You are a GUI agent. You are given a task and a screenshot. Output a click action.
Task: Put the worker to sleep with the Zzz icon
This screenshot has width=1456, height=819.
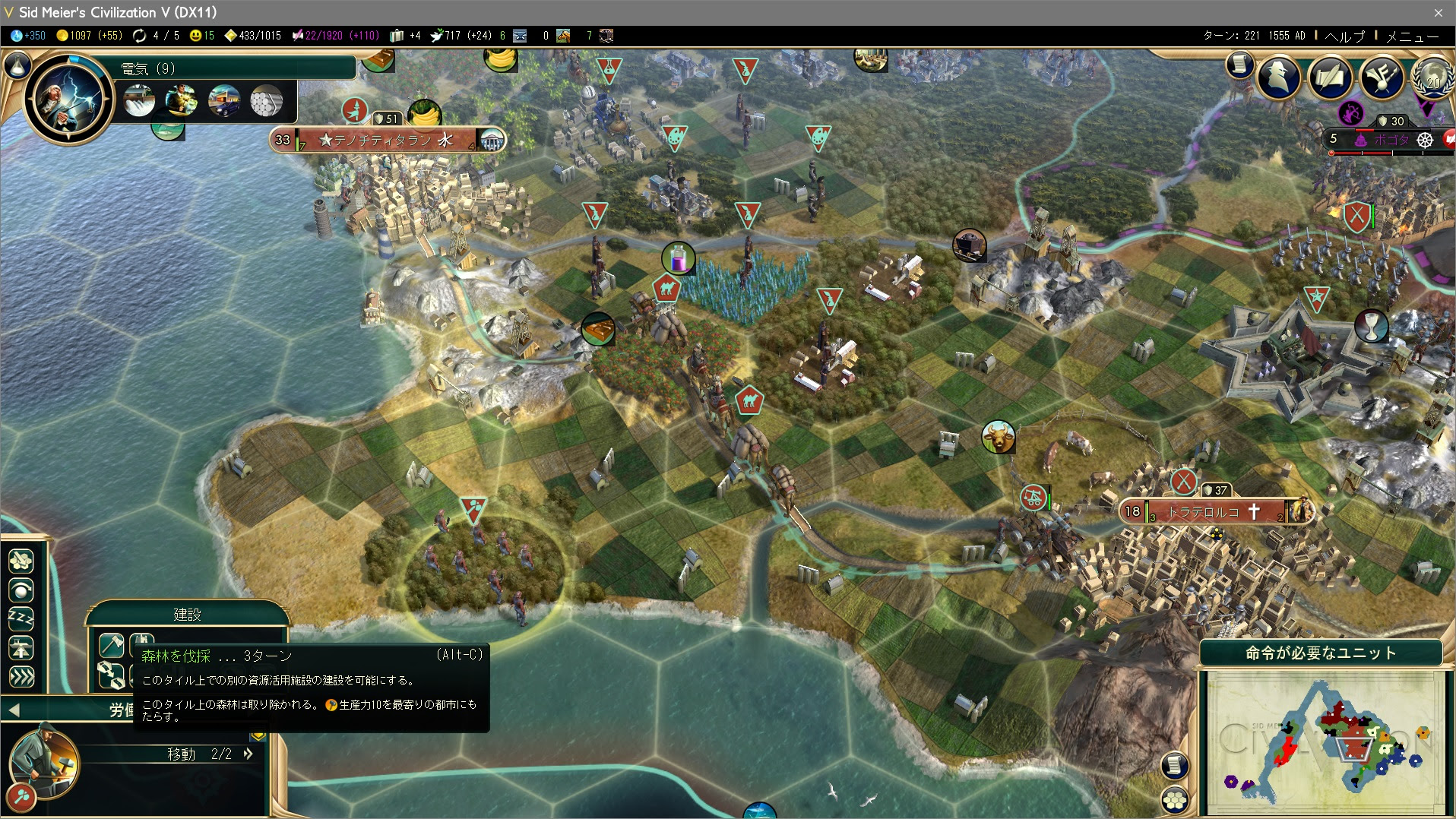point(21,617)
